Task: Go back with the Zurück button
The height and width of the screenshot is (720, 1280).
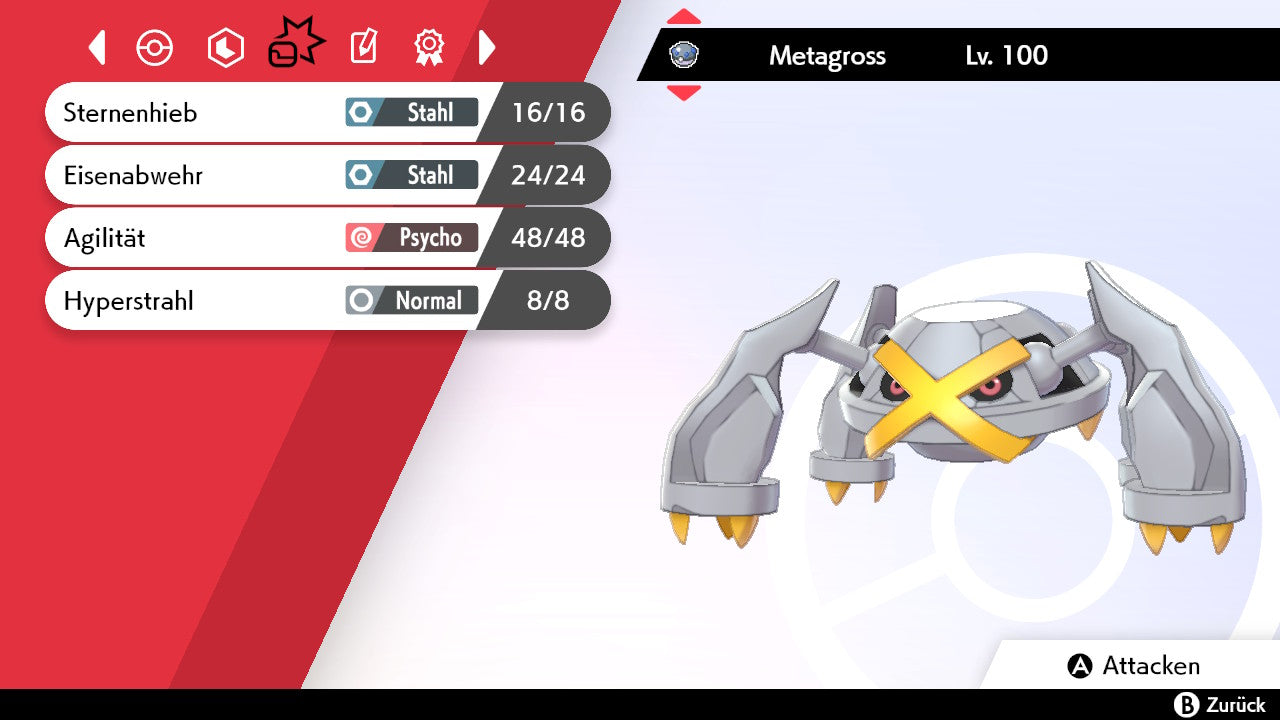Action: pos(1220,705)
